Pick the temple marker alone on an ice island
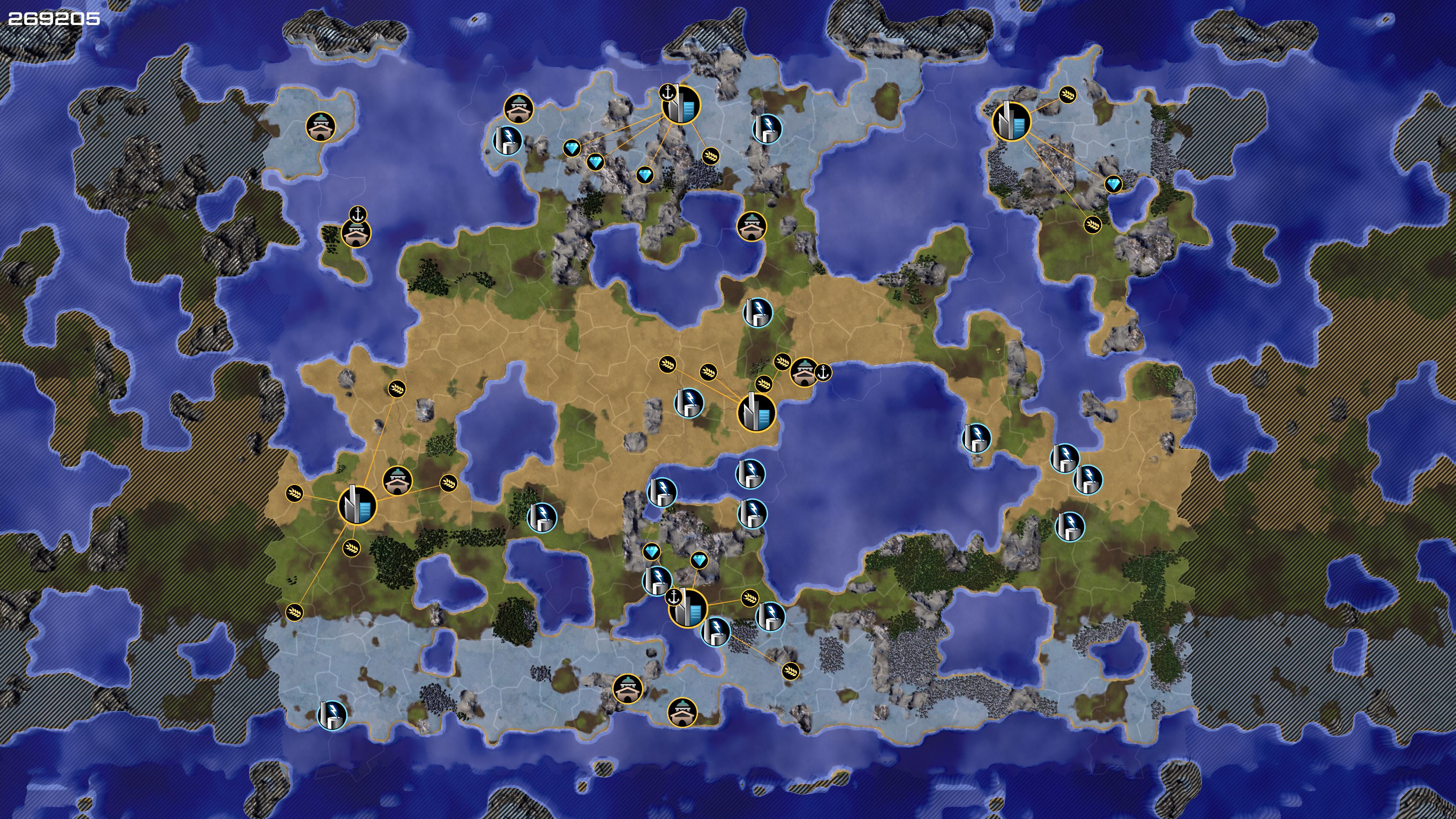 320,127
